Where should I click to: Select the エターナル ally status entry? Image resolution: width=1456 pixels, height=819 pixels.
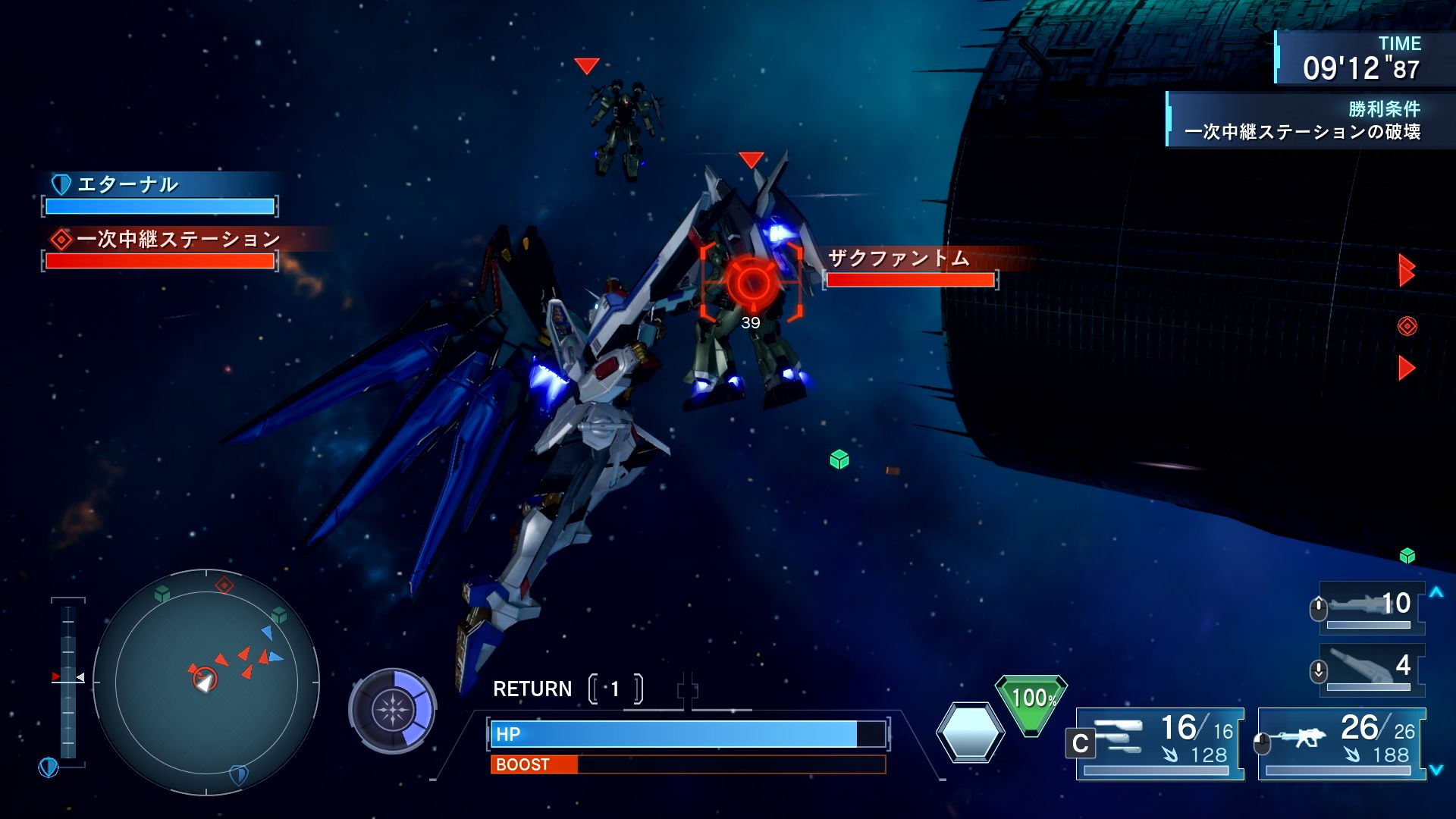click(160, 195)
